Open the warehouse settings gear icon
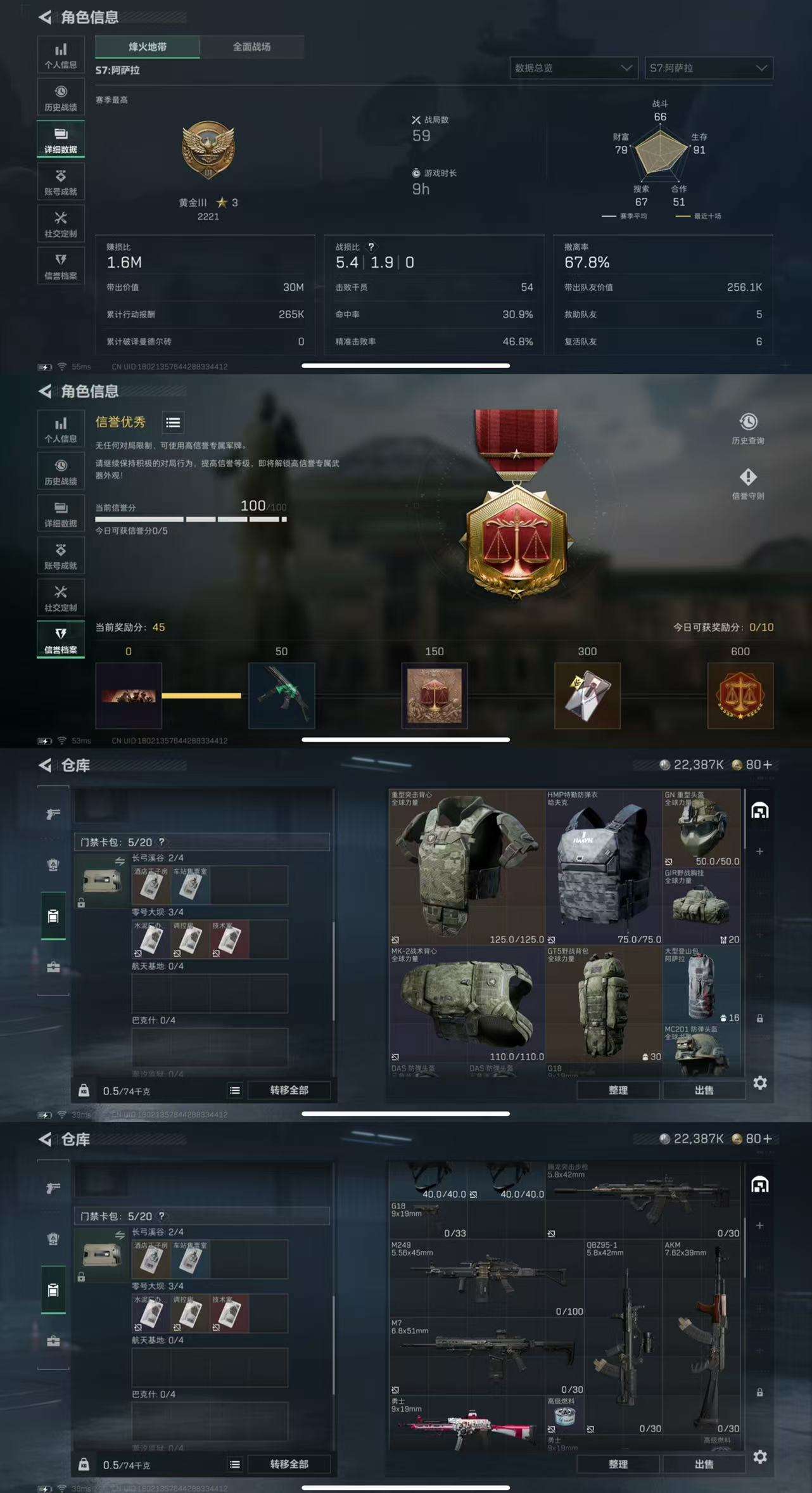 pyautogui.click(x=759, y=1084)
